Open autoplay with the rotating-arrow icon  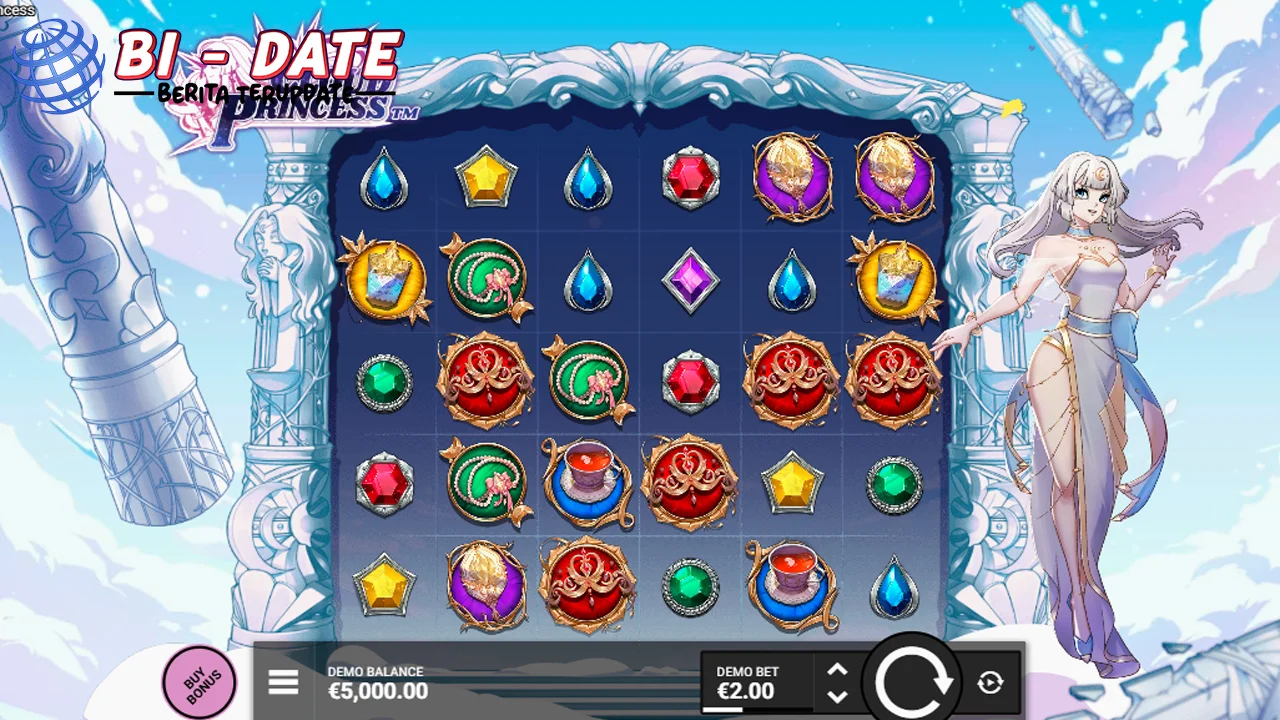point(990,682)
